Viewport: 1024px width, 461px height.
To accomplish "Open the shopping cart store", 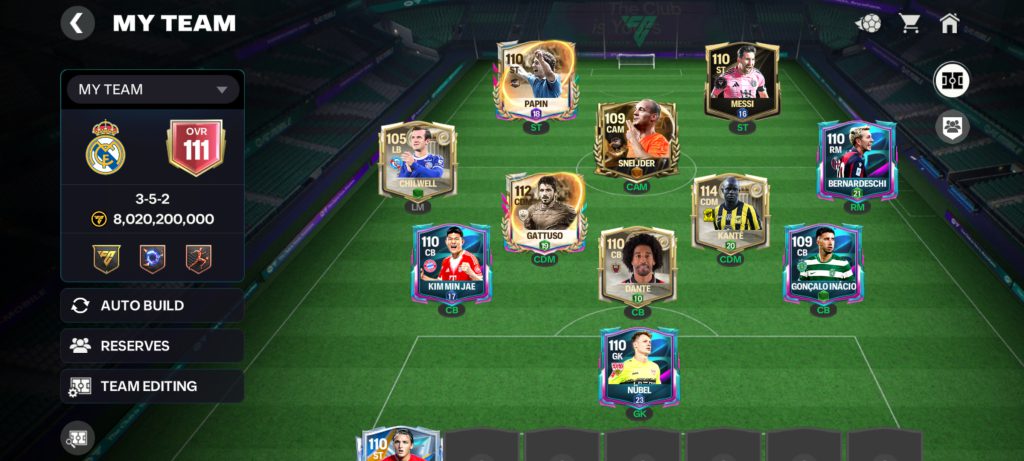I will coord(910,23).
